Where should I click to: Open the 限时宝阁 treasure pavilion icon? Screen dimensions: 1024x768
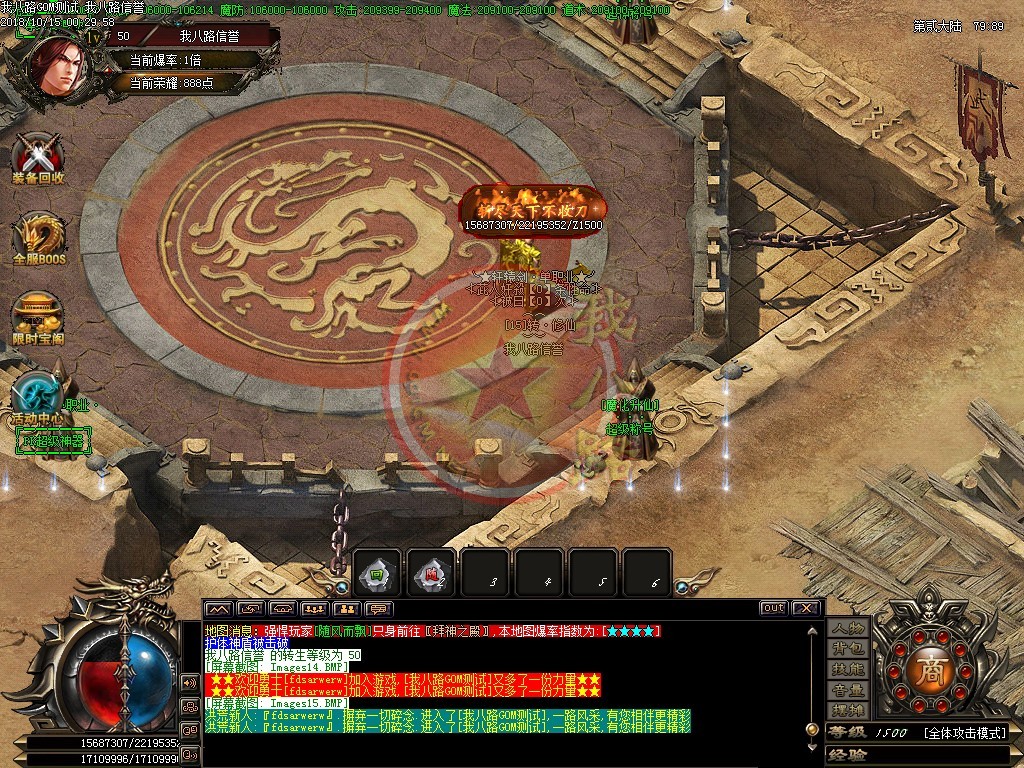point(38,316)
